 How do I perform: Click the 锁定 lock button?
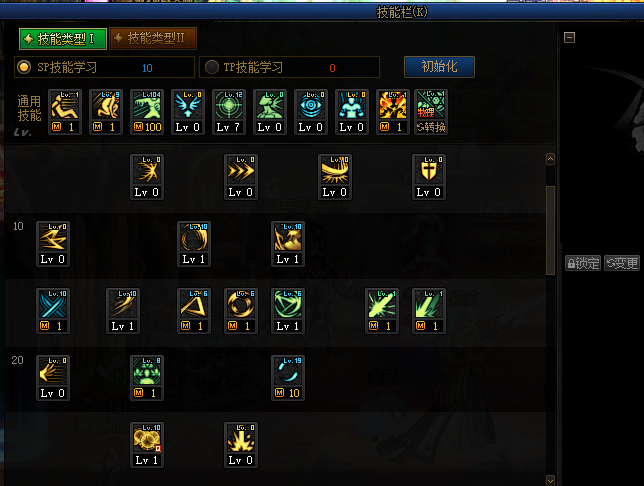click(x=582, y=263)
